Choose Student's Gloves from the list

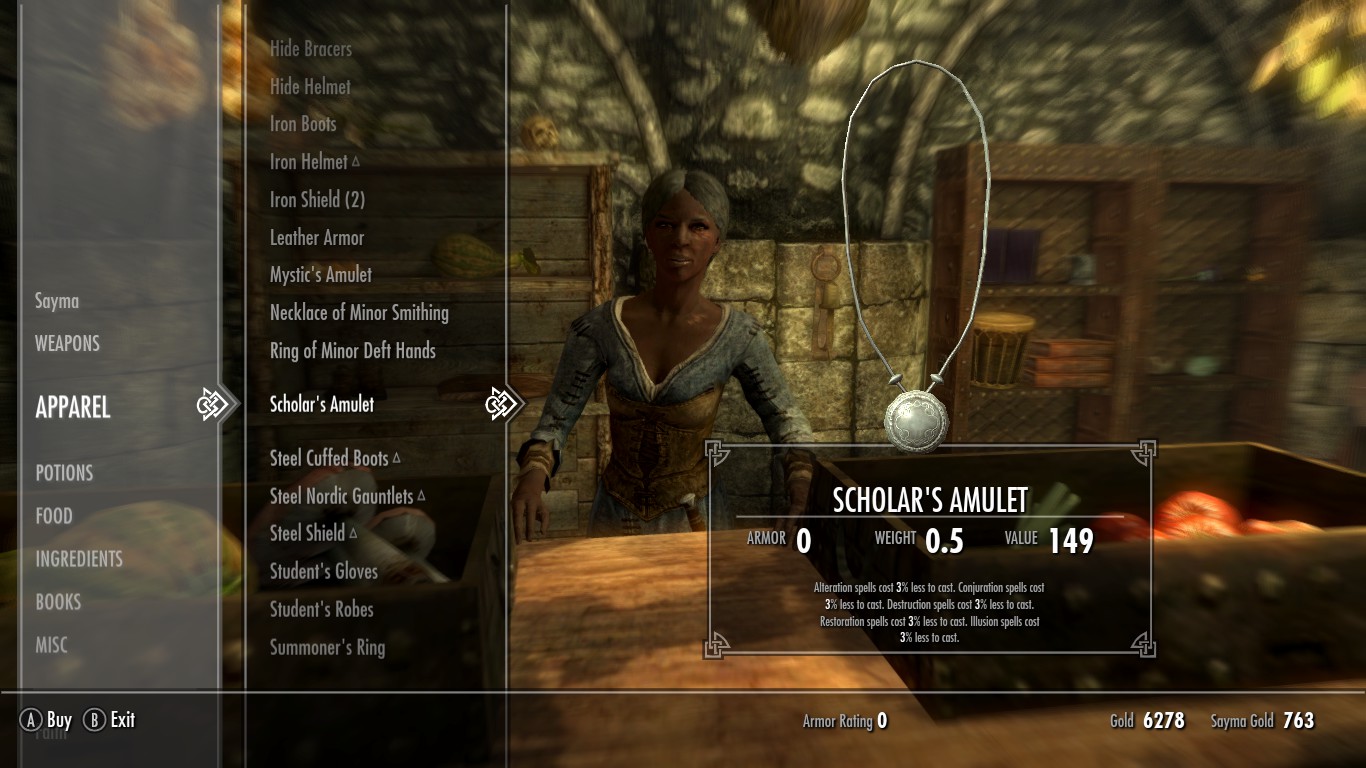click(x=324, y=572)
